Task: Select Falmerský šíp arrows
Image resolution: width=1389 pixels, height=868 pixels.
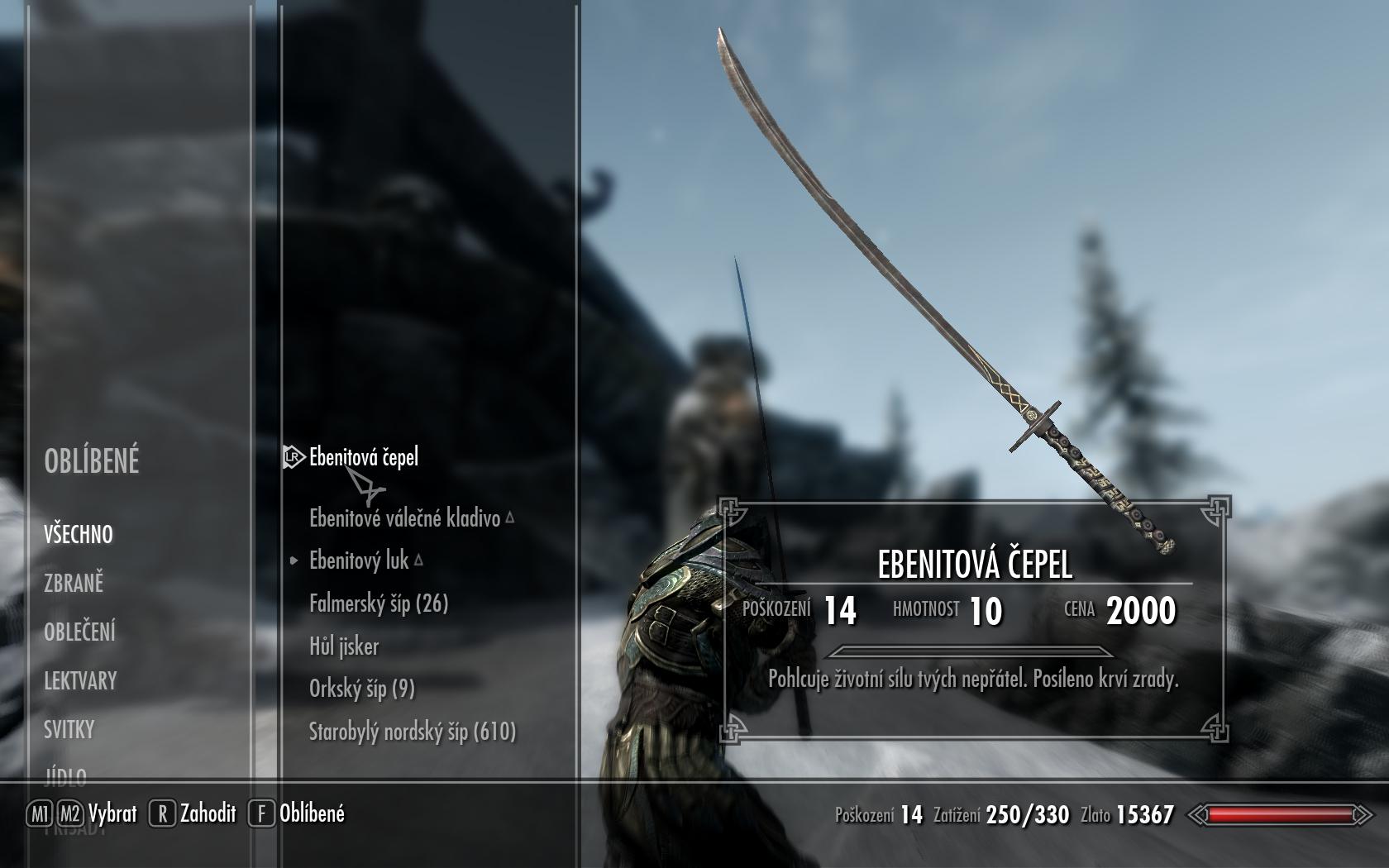Action: coord(378,603)
